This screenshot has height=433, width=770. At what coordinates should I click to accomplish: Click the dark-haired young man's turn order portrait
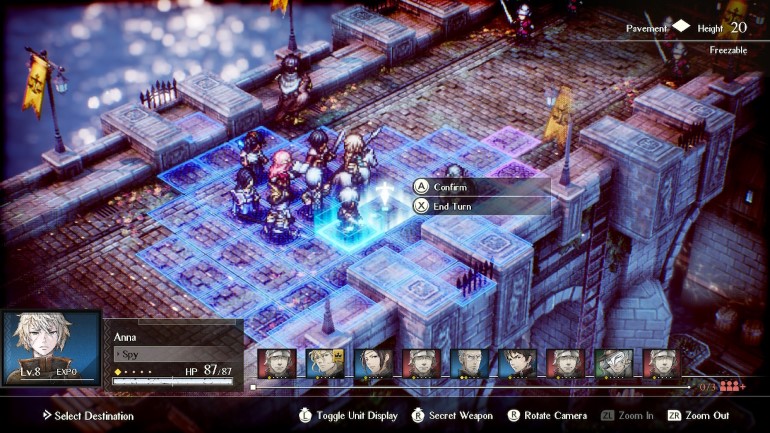pos(517,364)
